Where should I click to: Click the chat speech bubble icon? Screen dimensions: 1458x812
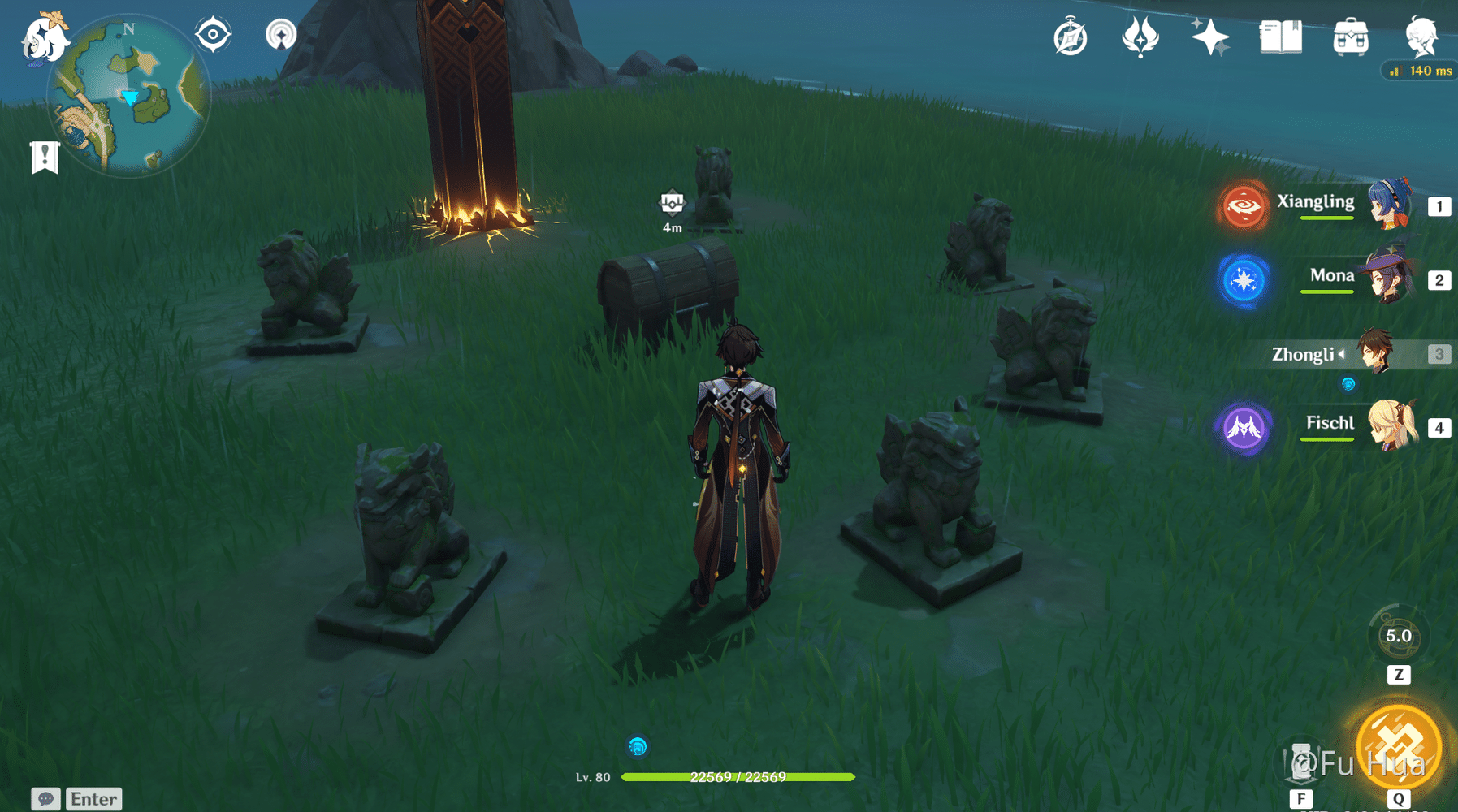click(x=45, y=798)
